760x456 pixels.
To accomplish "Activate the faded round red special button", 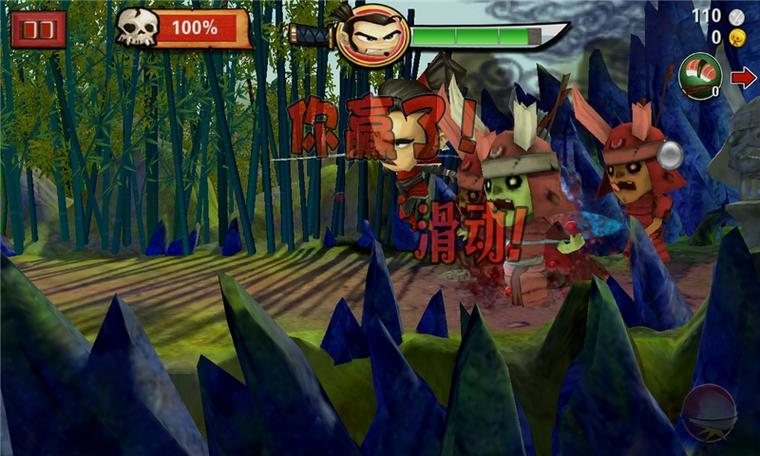I will click(x=709, y=412).
